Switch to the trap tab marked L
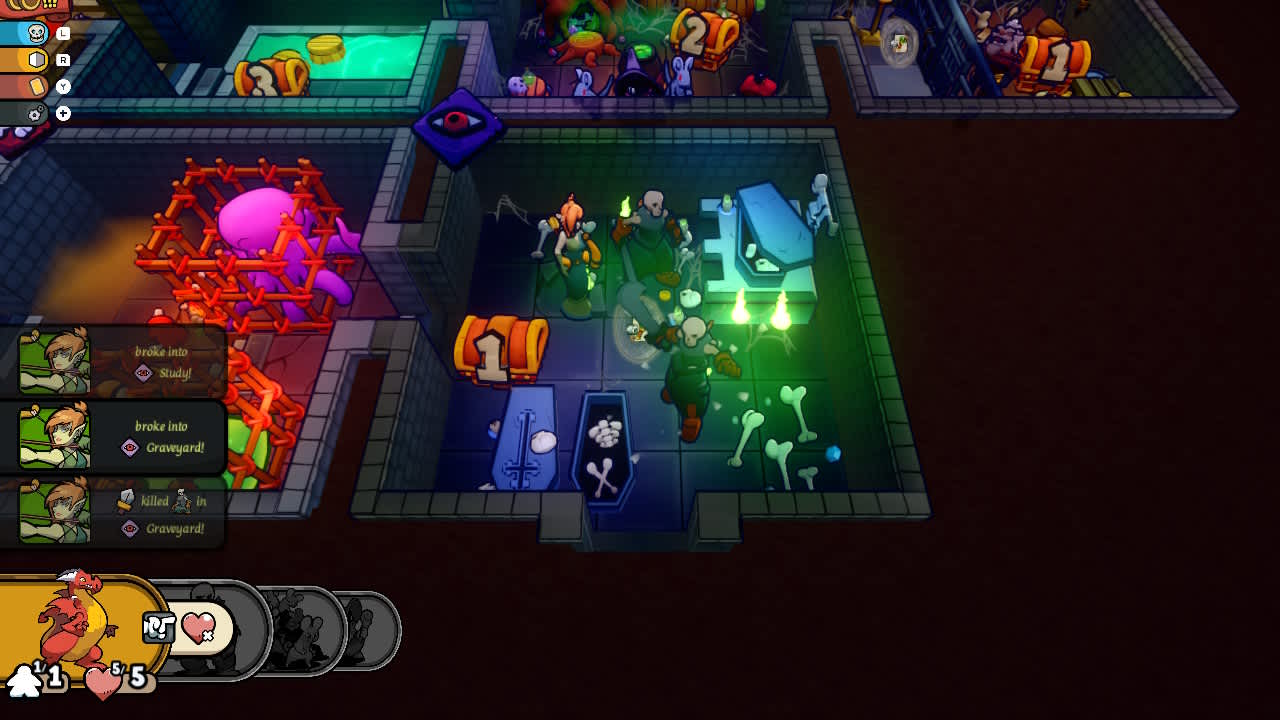This screenshot has width=1280, height=720. 63,31
